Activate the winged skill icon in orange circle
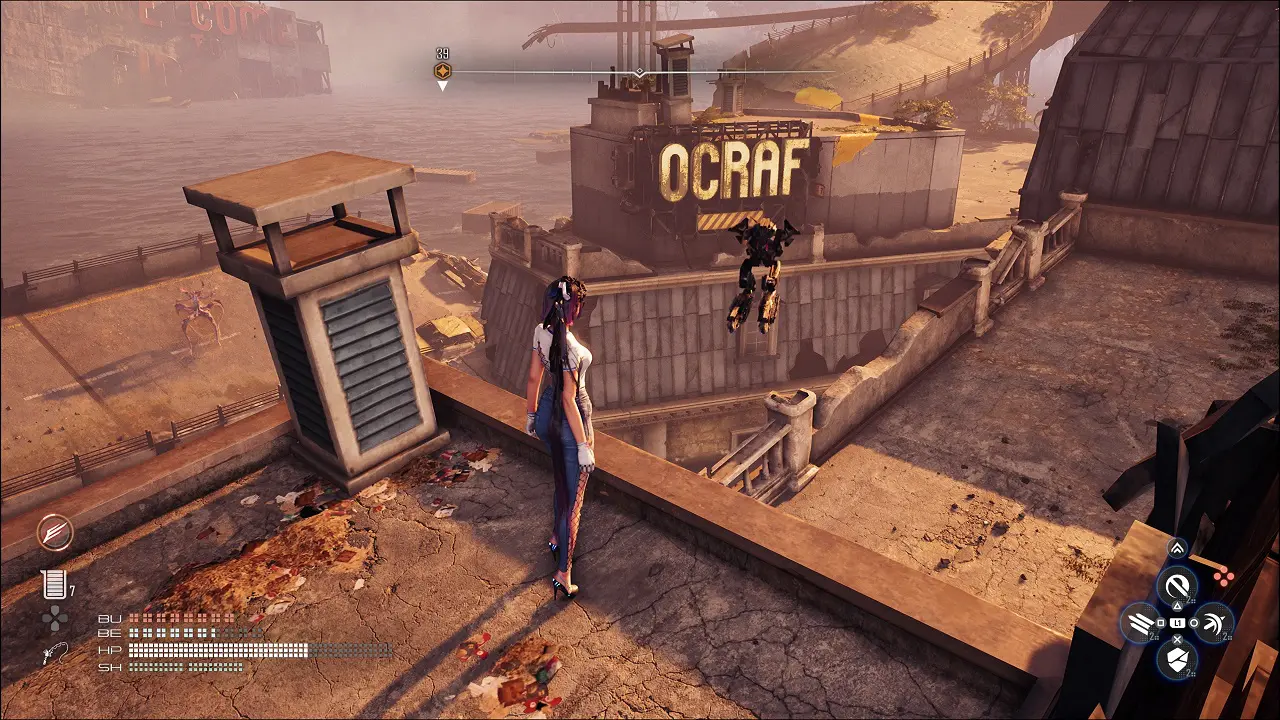1280x720 pixels. (x=55, y=532)
